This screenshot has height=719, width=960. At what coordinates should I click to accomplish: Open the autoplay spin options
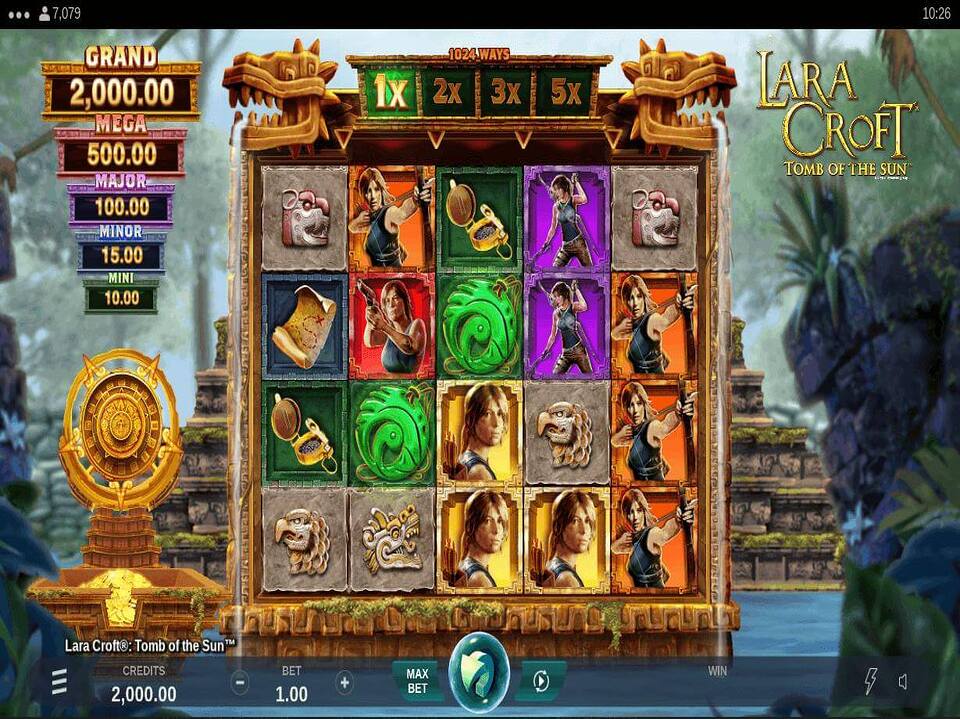coord(540,681)
